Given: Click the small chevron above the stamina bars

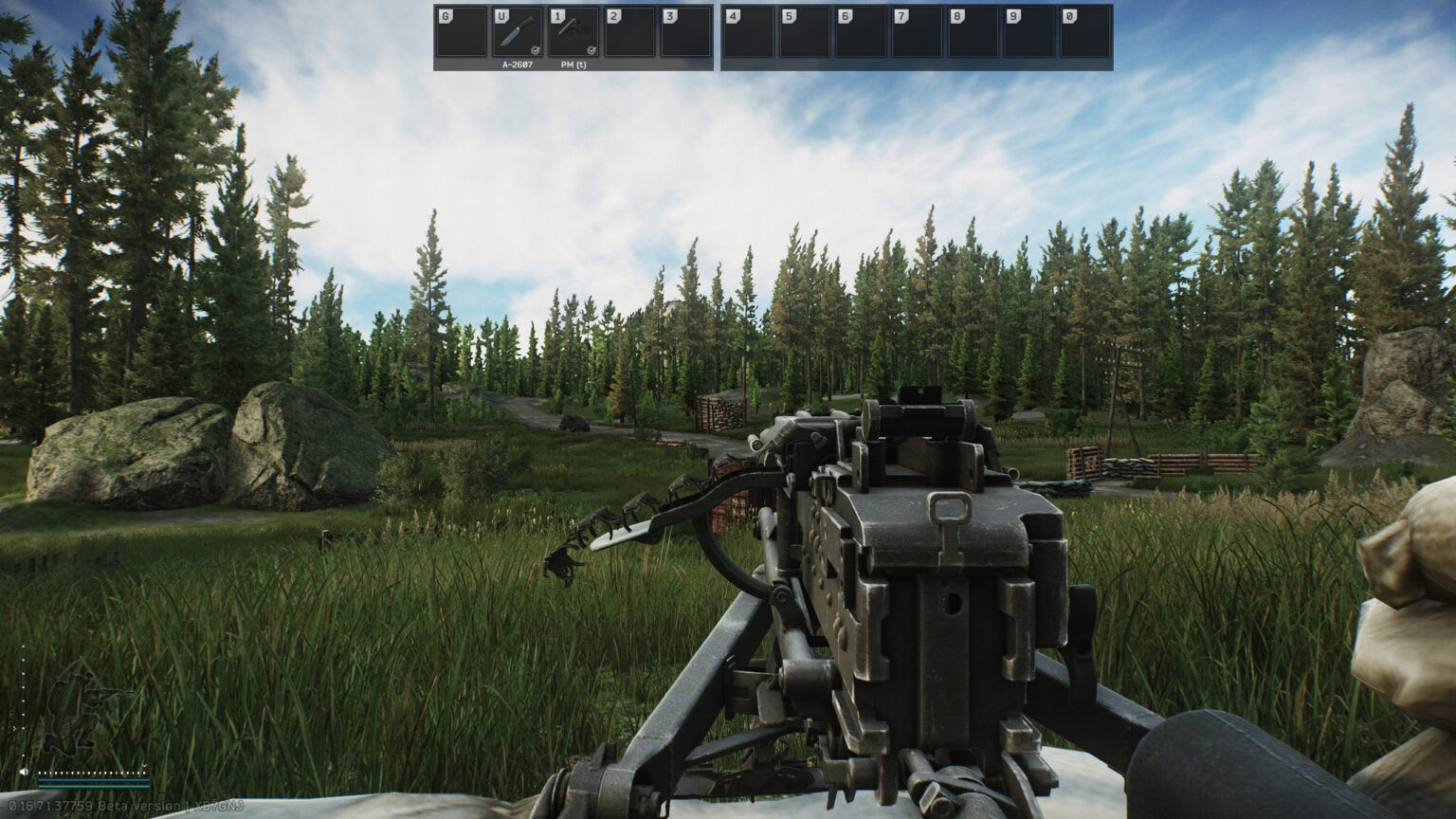Looking at the screenshot, I should tap(144, 765).
